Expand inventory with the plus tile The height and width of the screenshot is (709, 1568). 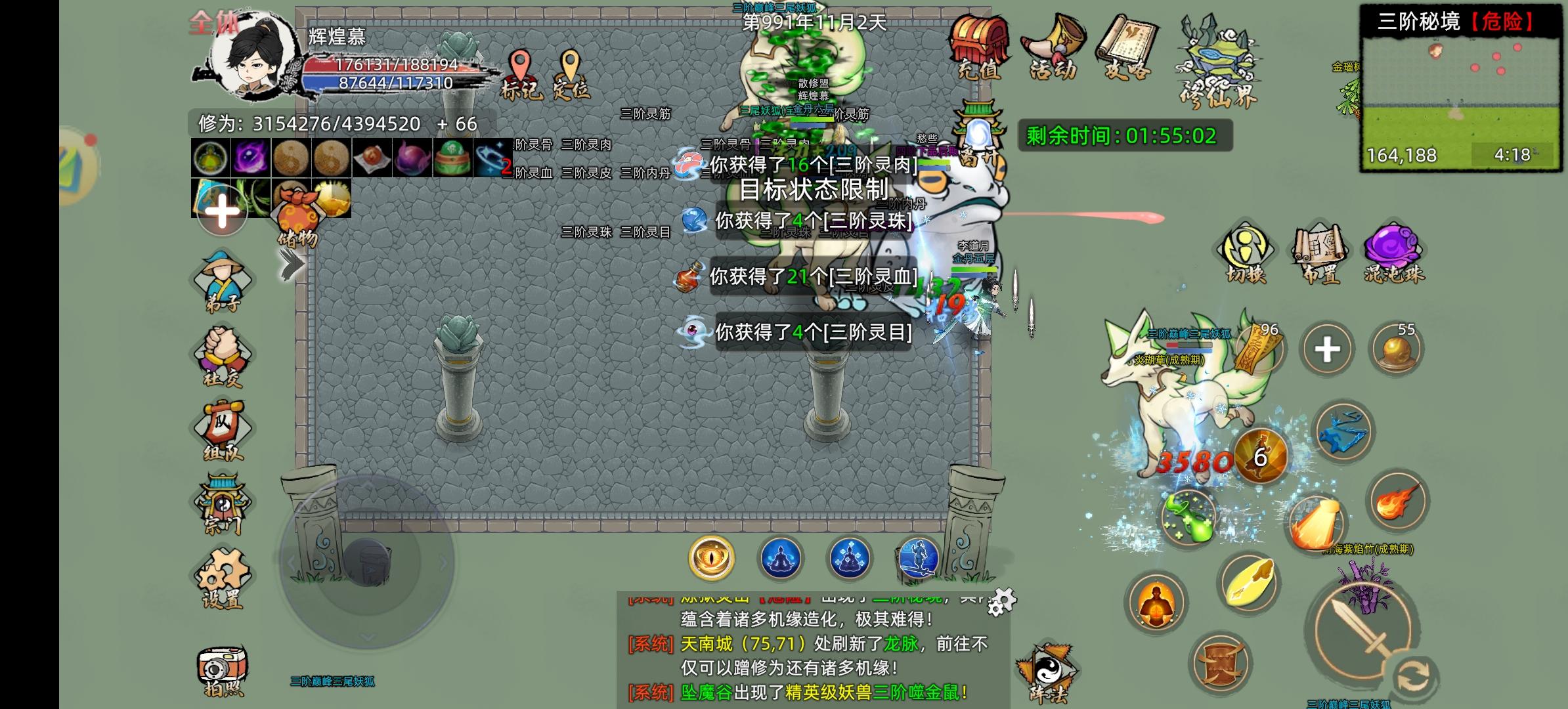point(221,212)
